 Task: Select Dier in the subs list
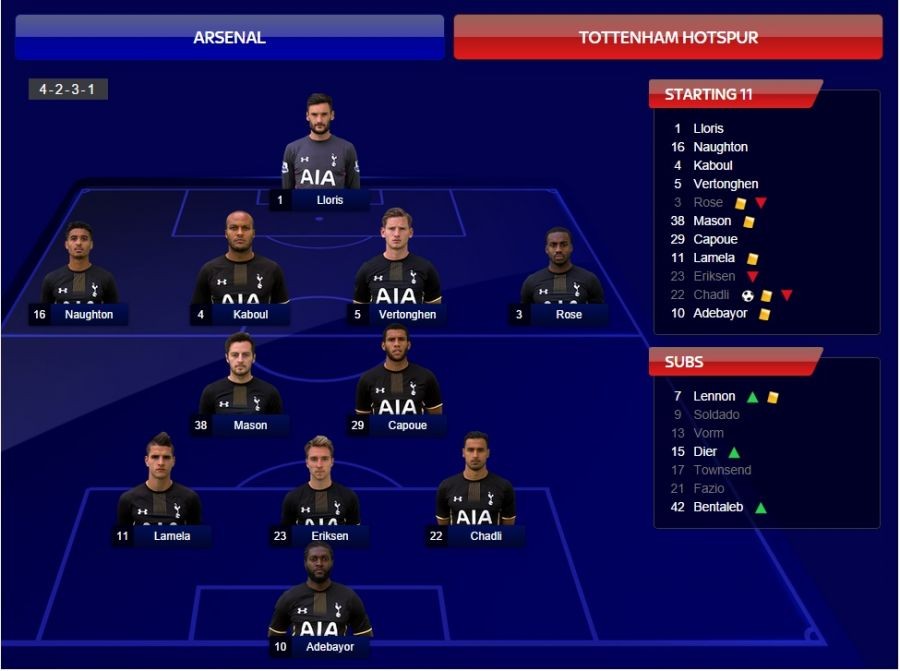coord(705,452)
